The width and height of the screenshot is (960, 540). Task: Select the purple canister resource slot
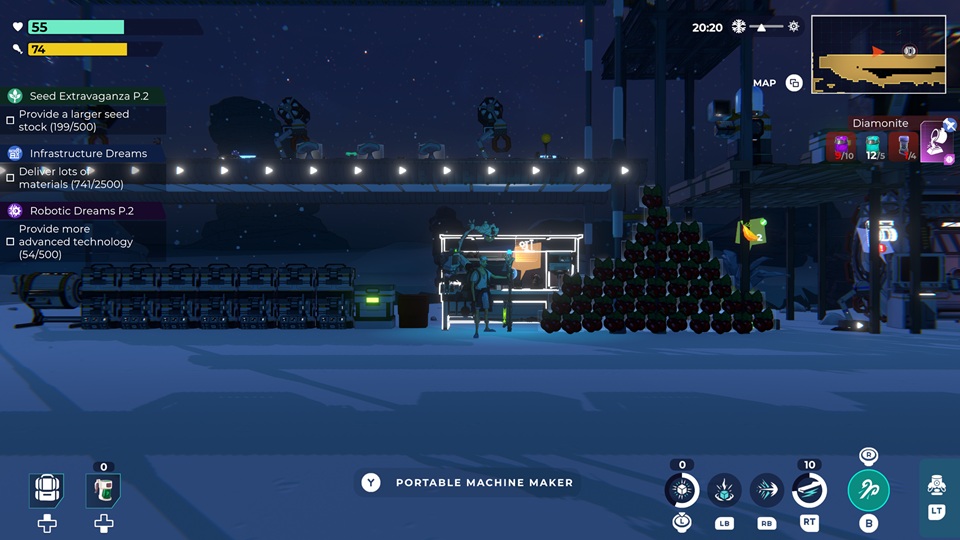[x=843, y=148]
